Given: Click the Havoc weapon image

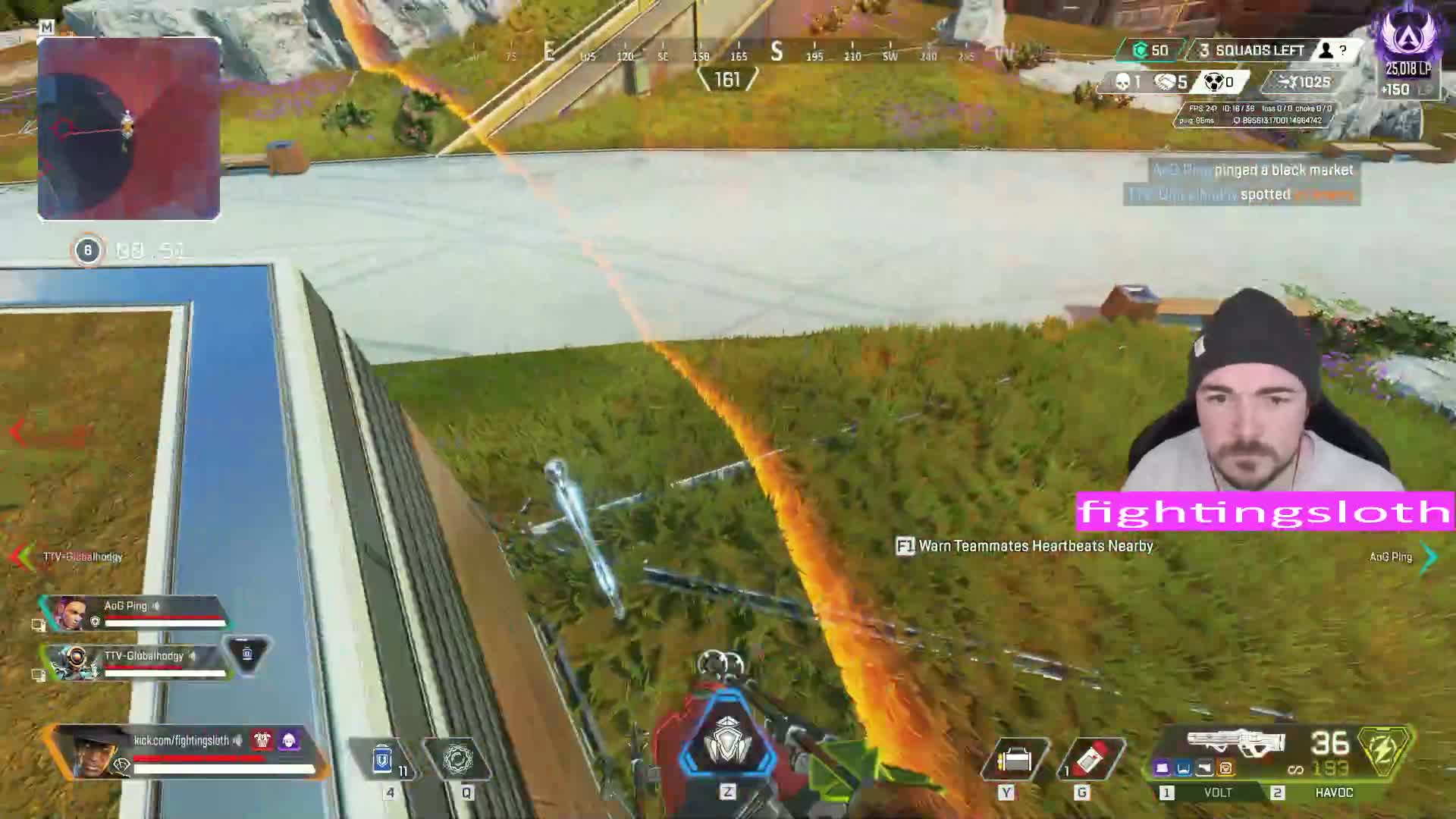Looking at the screenshot, I should 1236,742.
